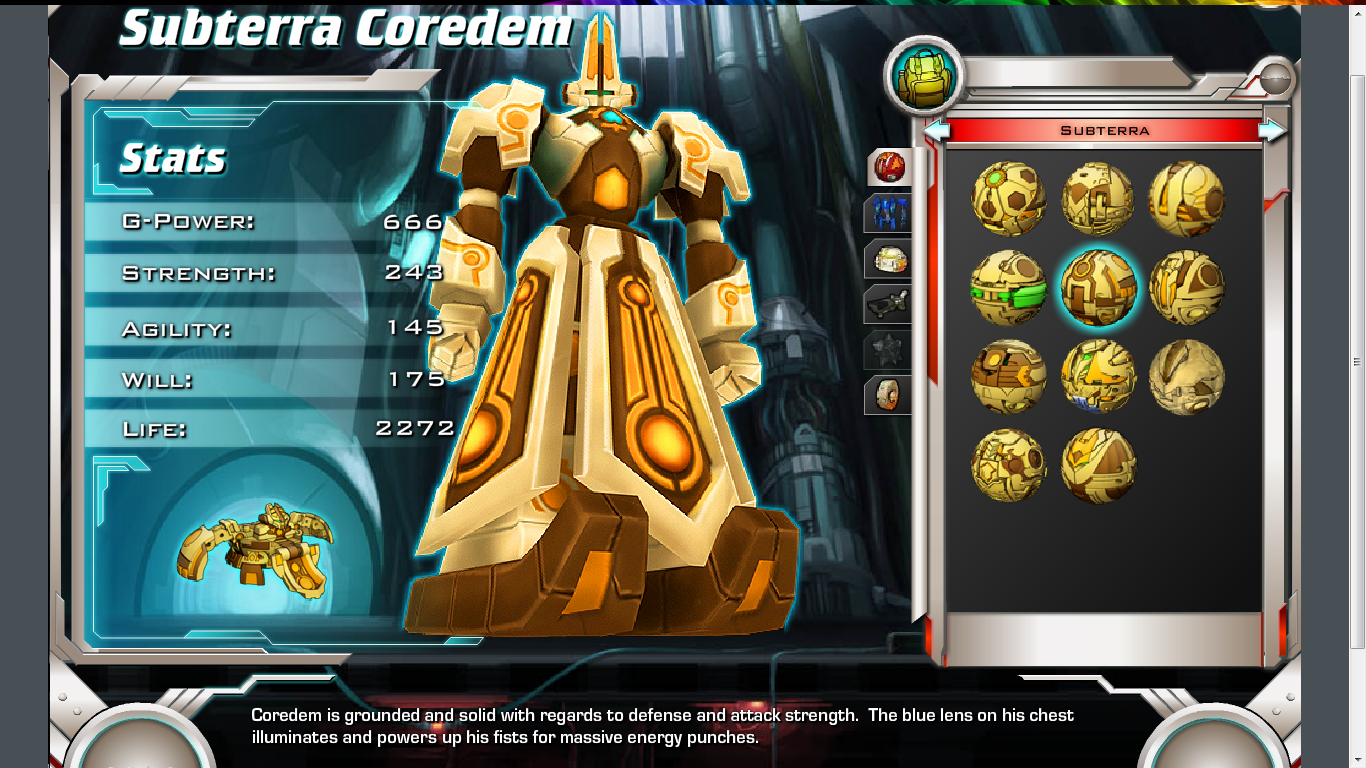Click the grey orb button at panel corner
This screenshot has height=768, width=1366.
1275,78
